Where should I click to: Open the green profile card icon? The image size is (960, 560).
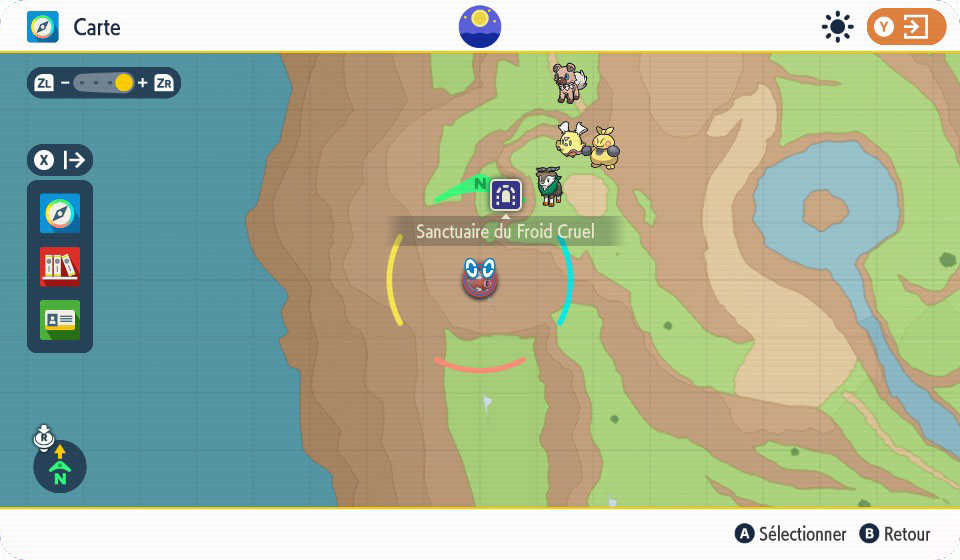[x=60, y=319]
